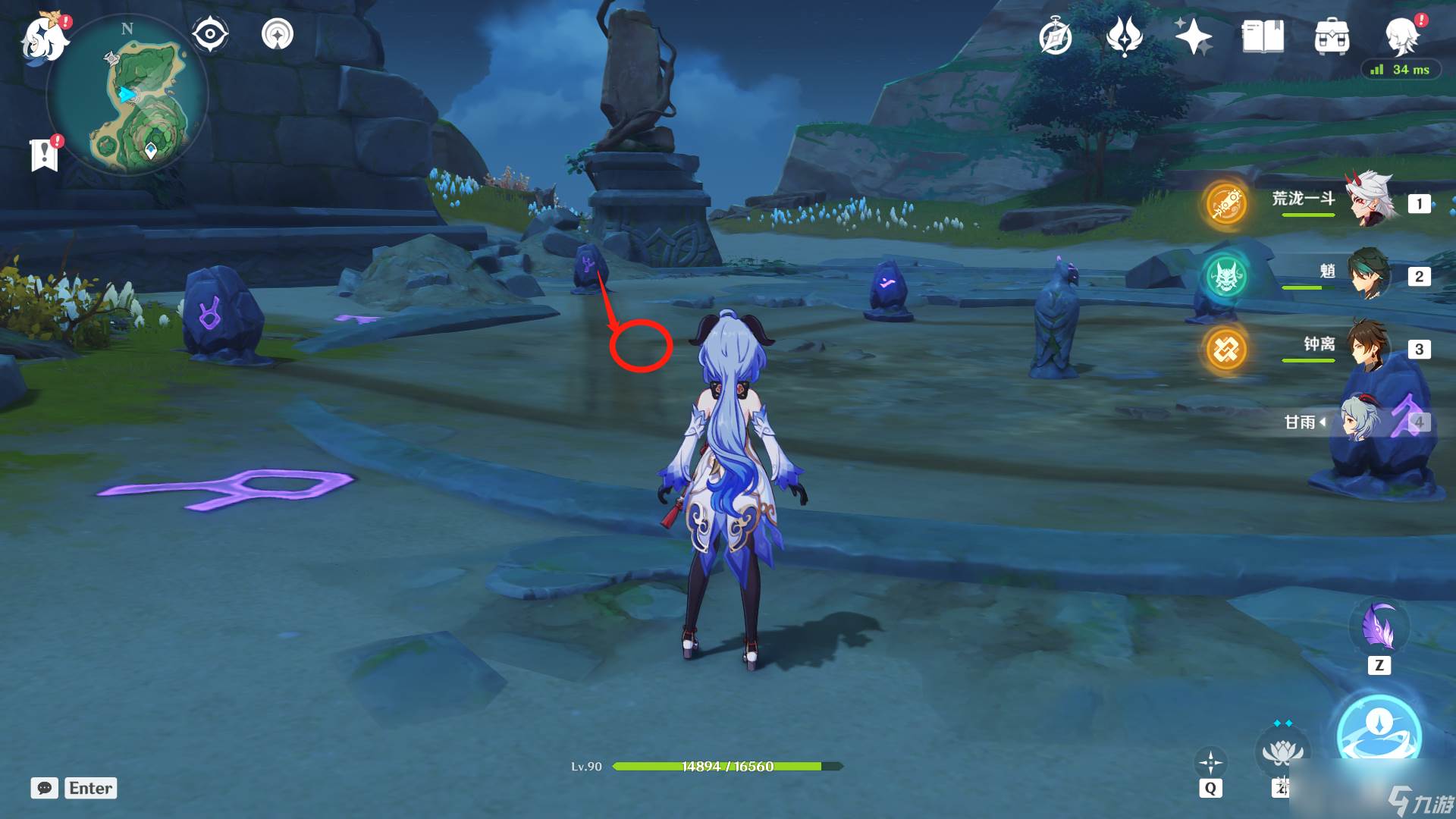The height and width of the screenshot is (819, 1456).
Task: Open the inventory backpack
Action: 1332,36
